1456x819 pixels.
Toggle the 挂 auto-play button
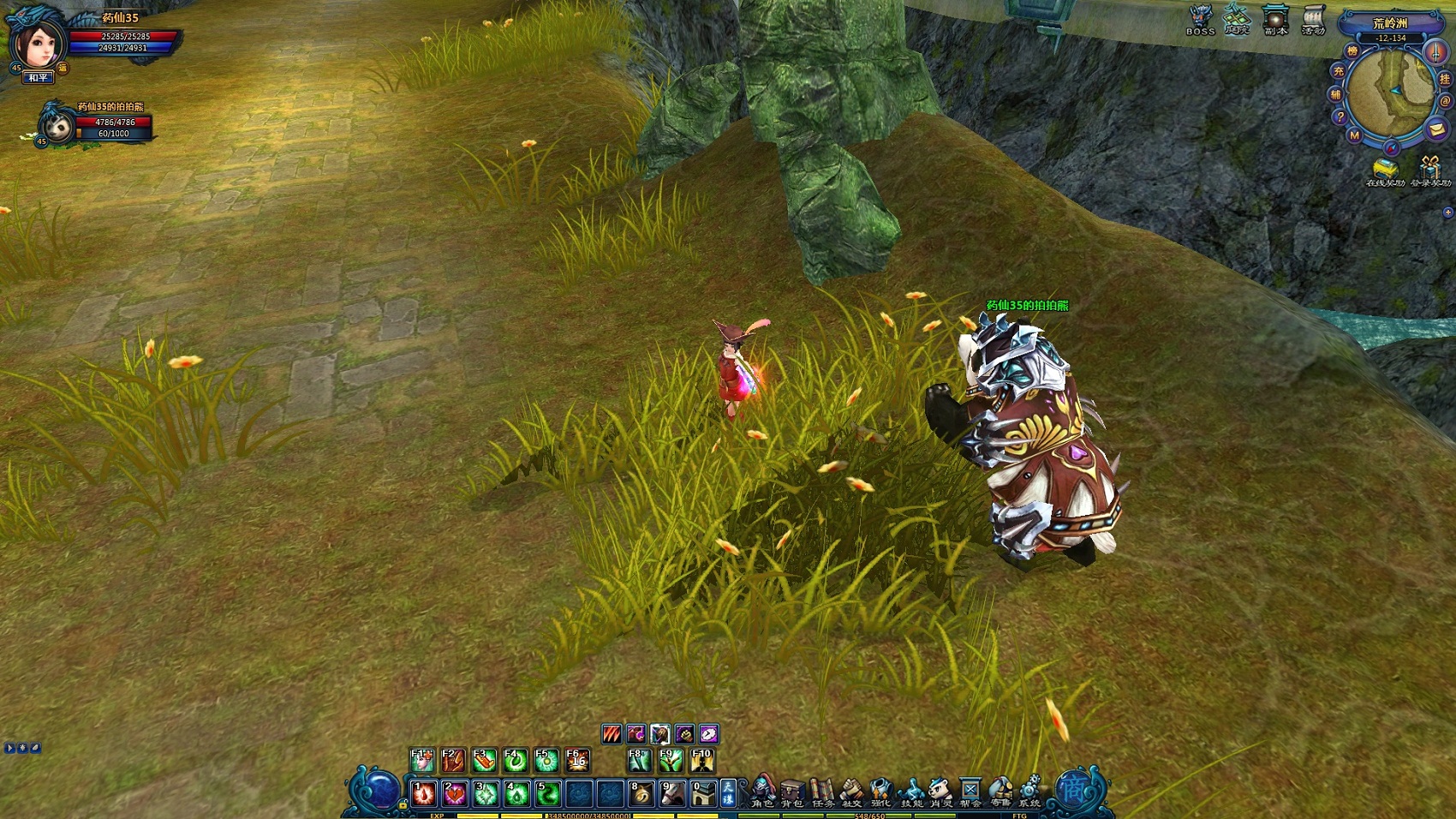[x=1445, y=80]
